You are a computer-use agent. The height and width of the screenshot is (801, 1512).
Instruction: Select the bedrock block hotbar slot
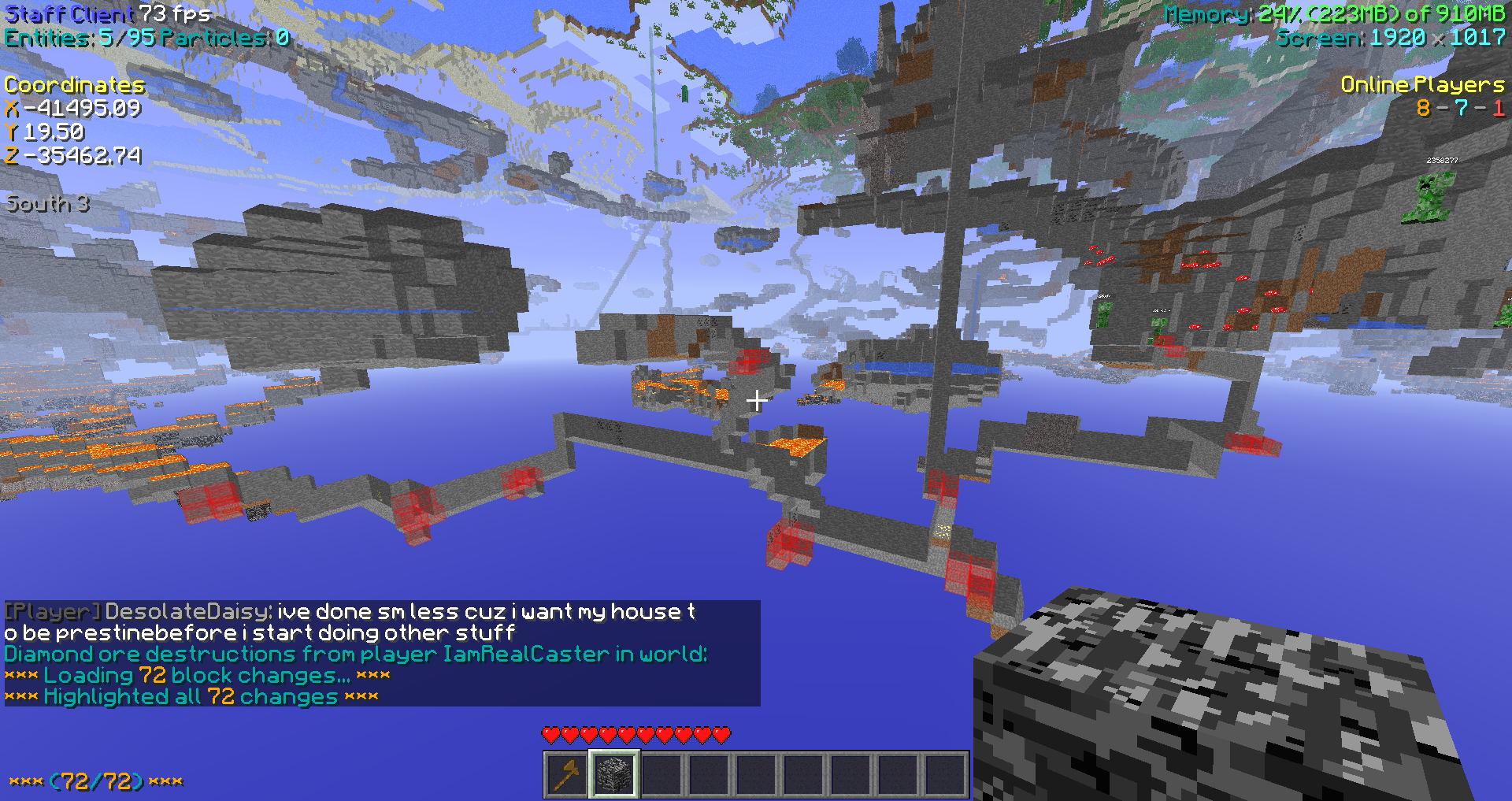click(x=614, y=774)
